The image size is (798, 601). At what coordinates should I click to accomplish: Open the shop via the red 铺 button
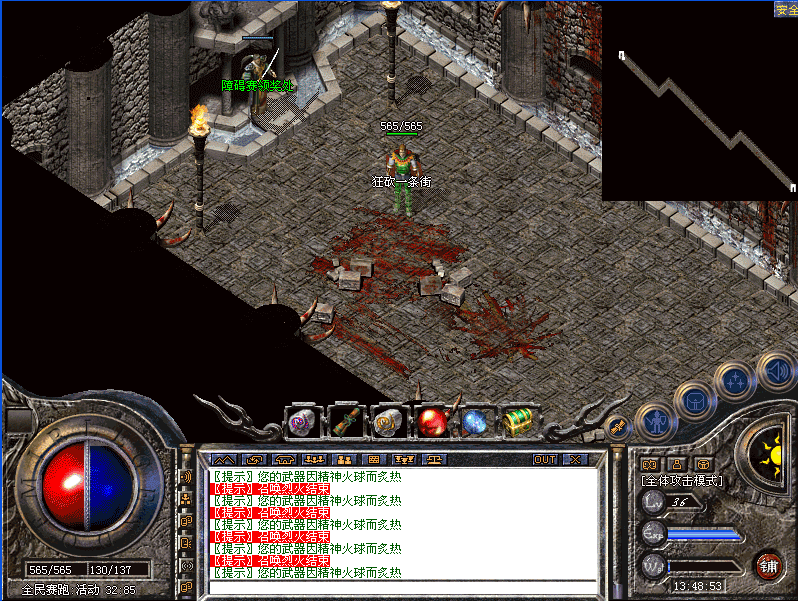coord(768,565)
